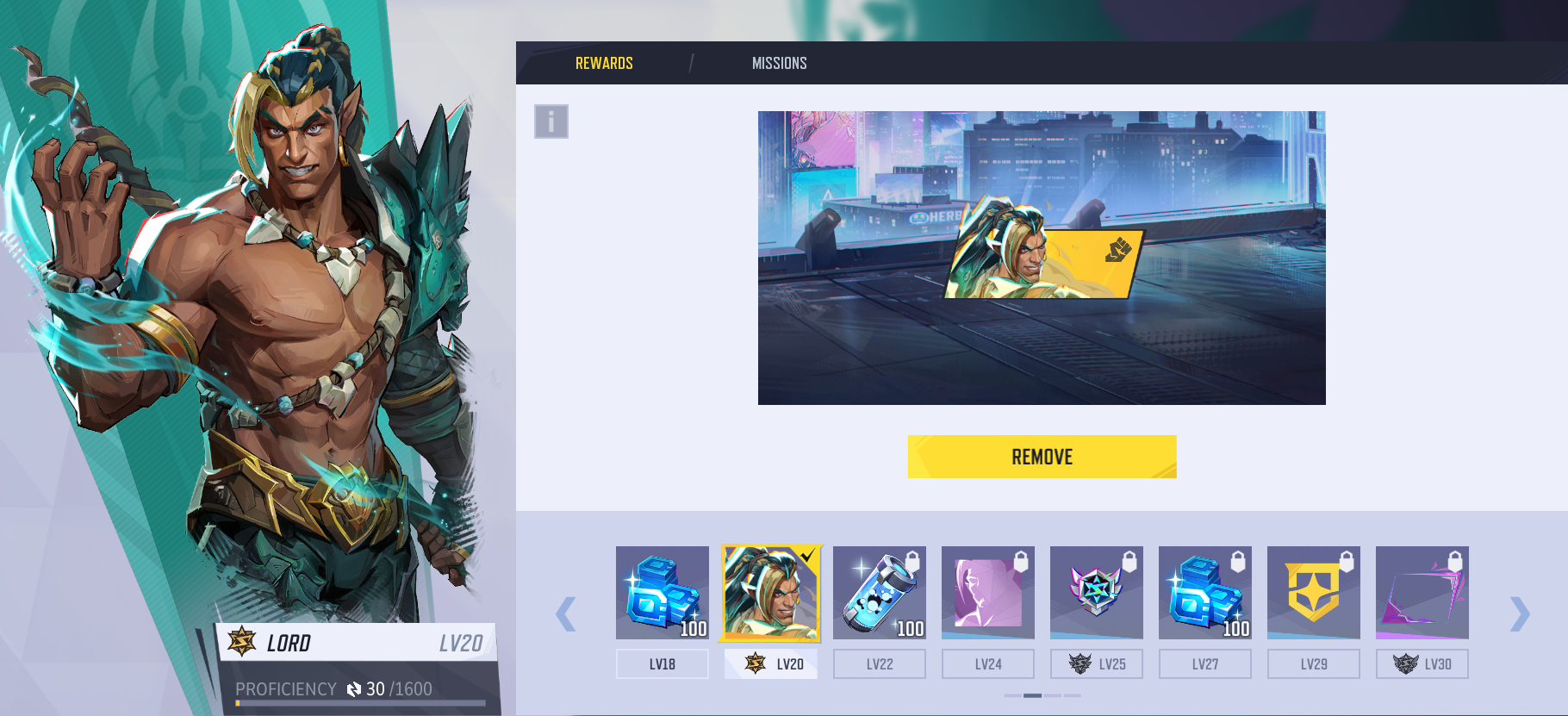Select the LV30 purple frame reward
This screenshot has width=1568, height=716.
[x=1422, y=593]
